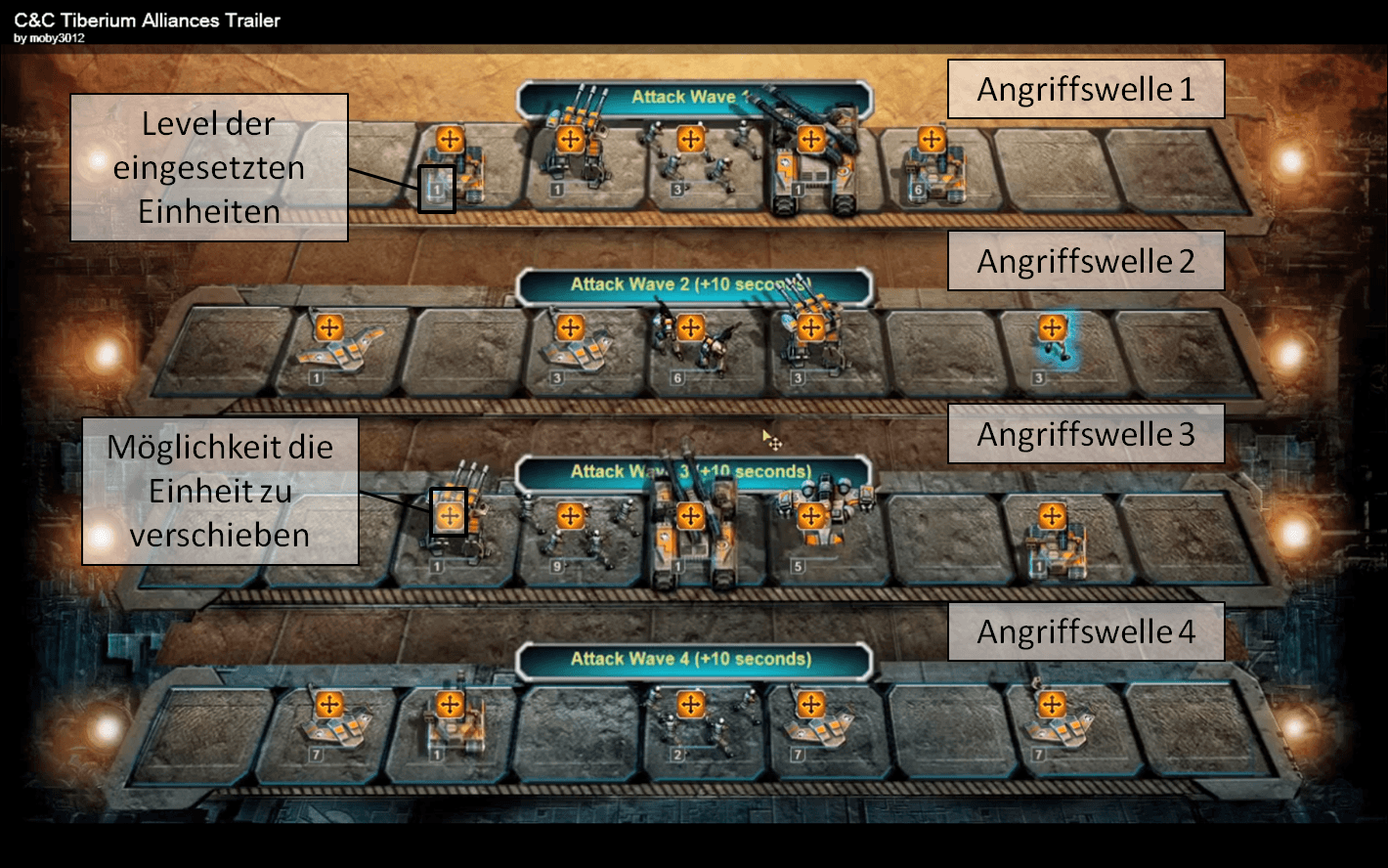Select the move icon on the level 1 aircraft in Attack Wave 2

click(x=329, y=327)
